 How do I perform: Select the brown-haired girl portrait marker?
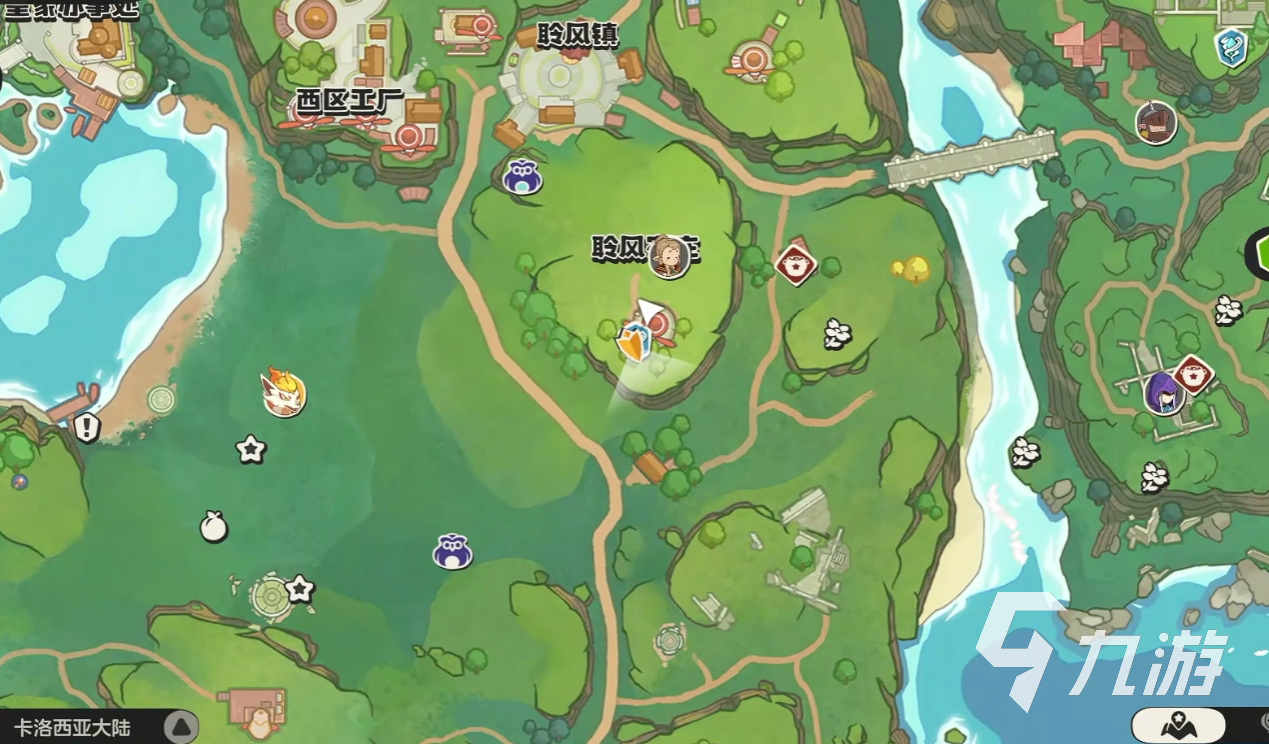[x=669, y=257]
